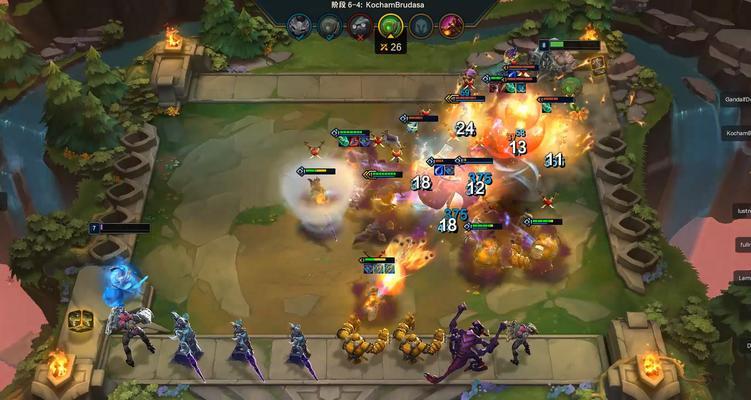The height and width of the screenshot is (400, 751).
Task: Choose the fulir player entry
Action: tap(744, 244)
